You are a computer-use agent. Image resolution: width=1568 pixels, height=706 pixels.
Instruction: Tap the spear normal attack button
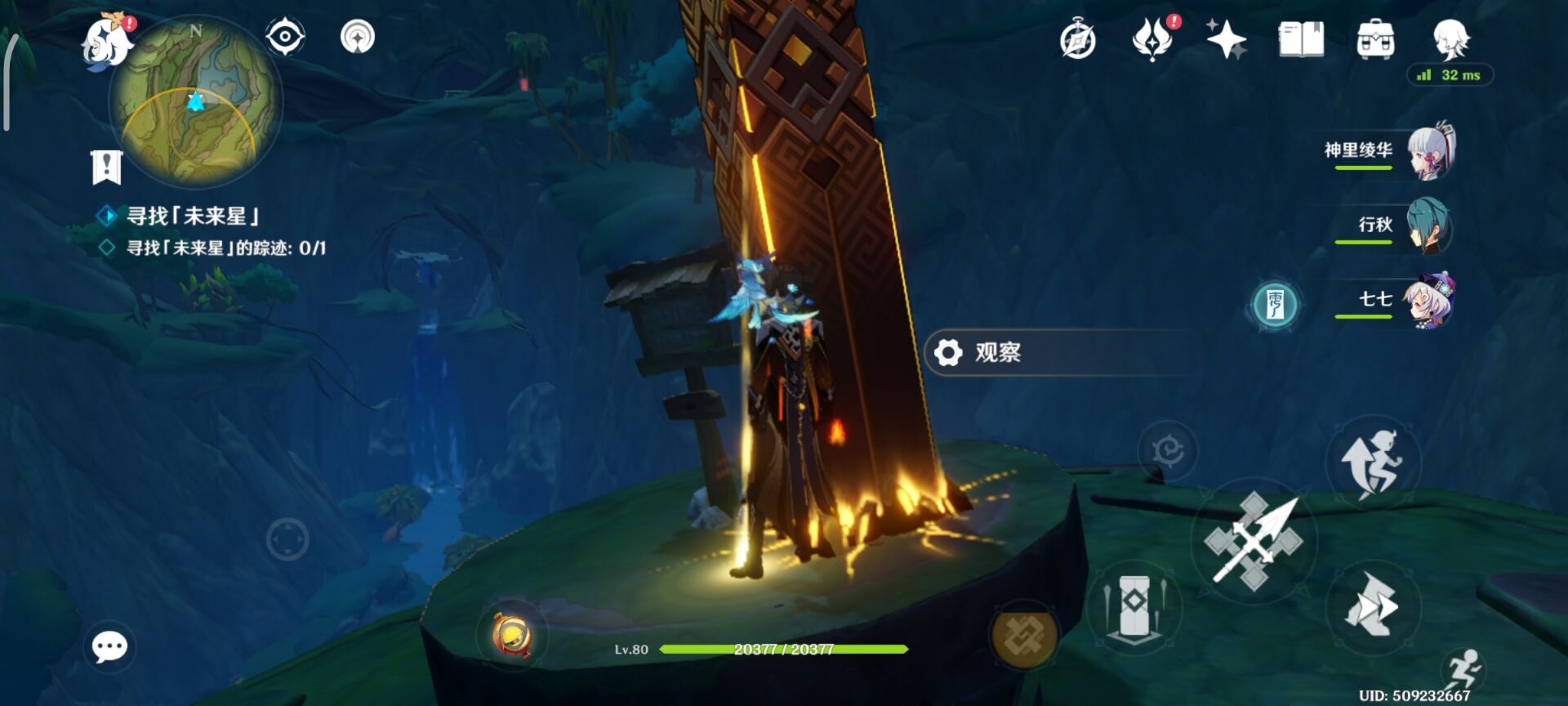(1253, 541)
